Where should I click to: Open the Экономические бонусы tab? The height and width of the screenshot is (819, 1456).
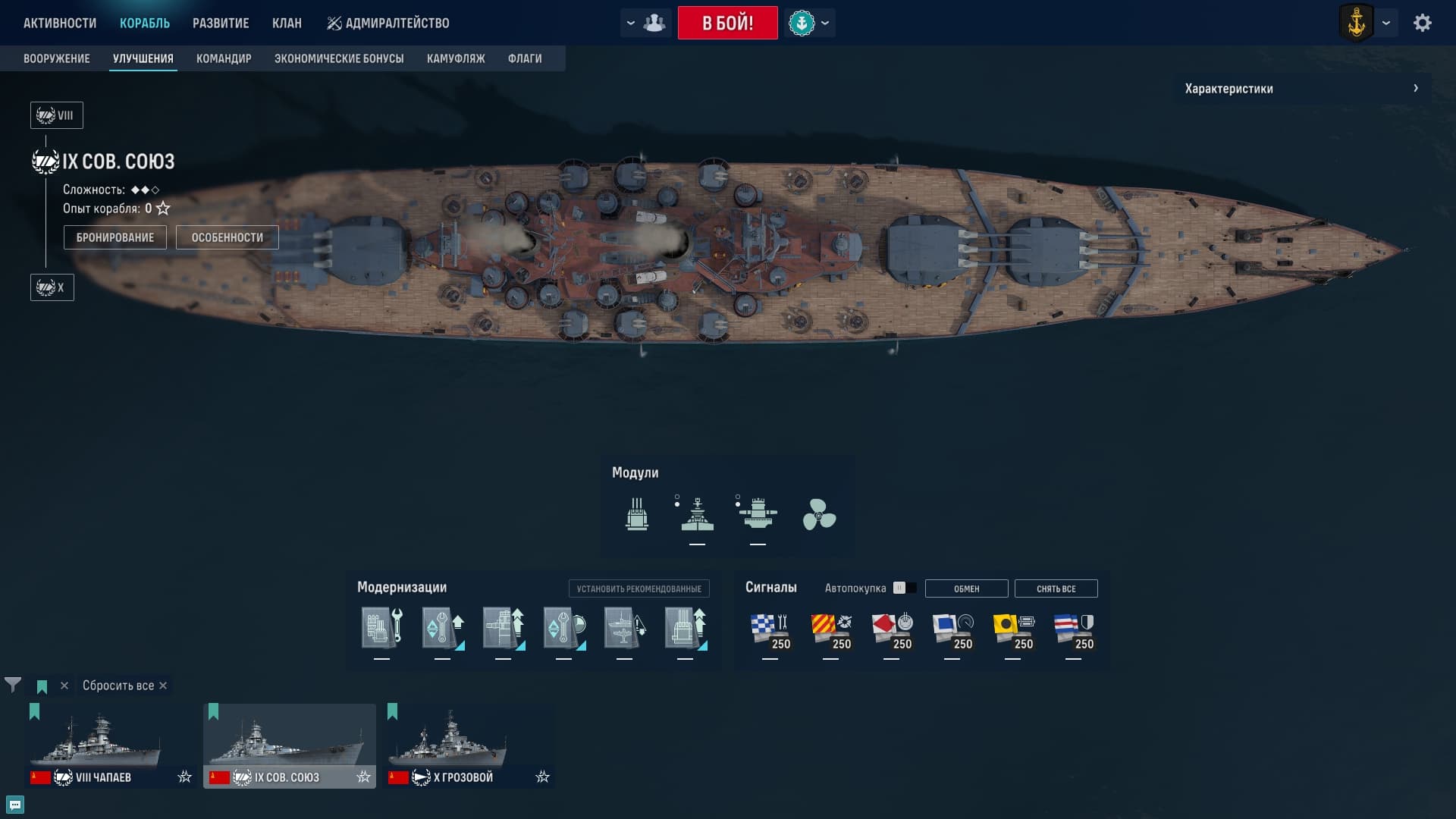tap(339, 58)
